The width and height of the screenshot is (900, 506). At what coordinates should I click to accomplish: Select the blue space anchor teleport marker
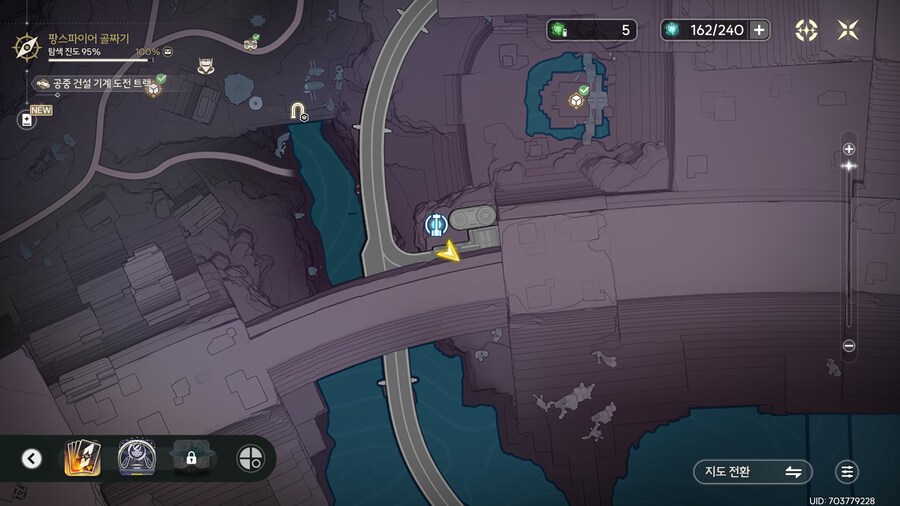pos(435,223)
